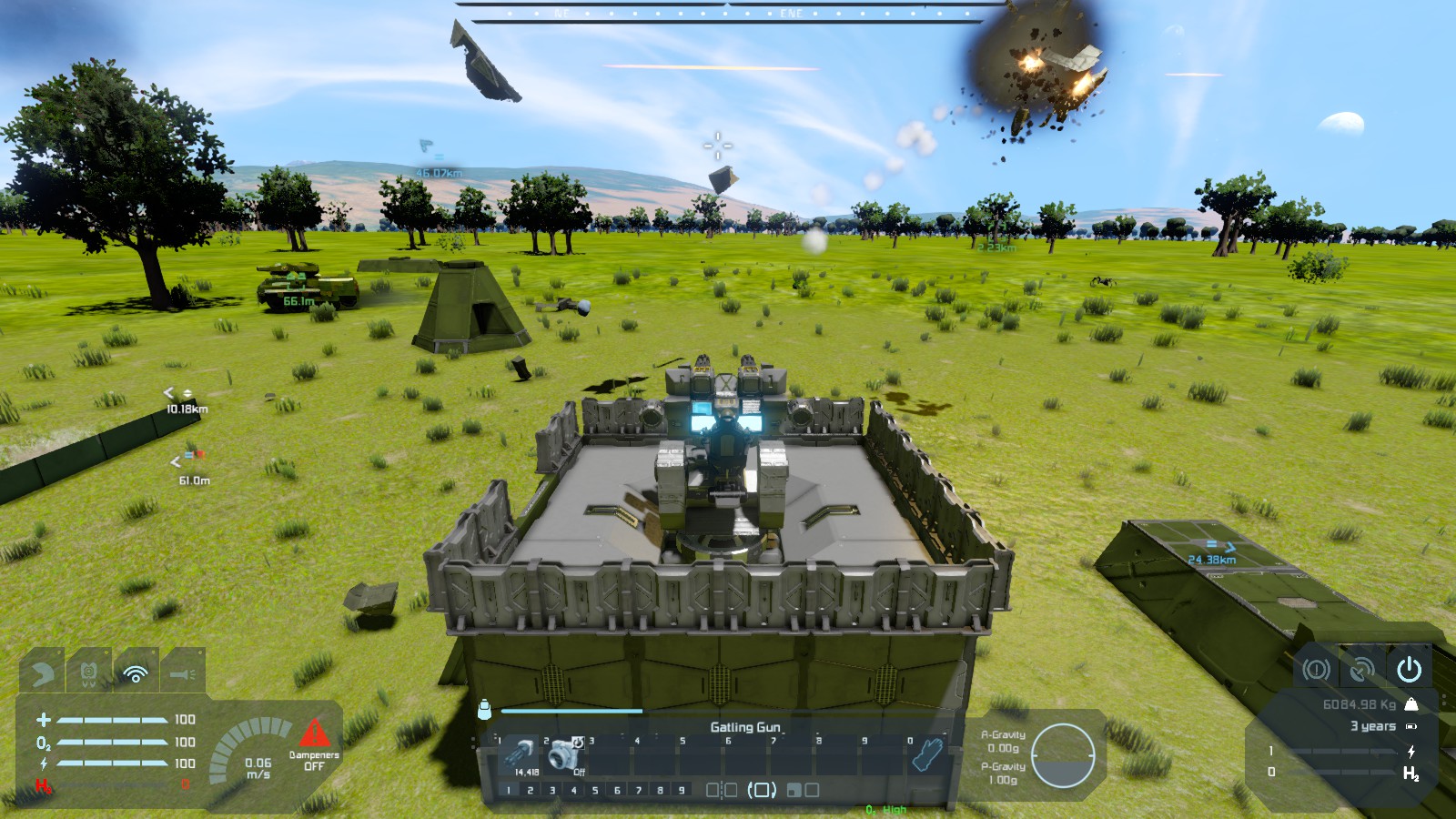
Task: Toggle the flashlight status icon
Action: pyautogui.click(x=182, y=672)
